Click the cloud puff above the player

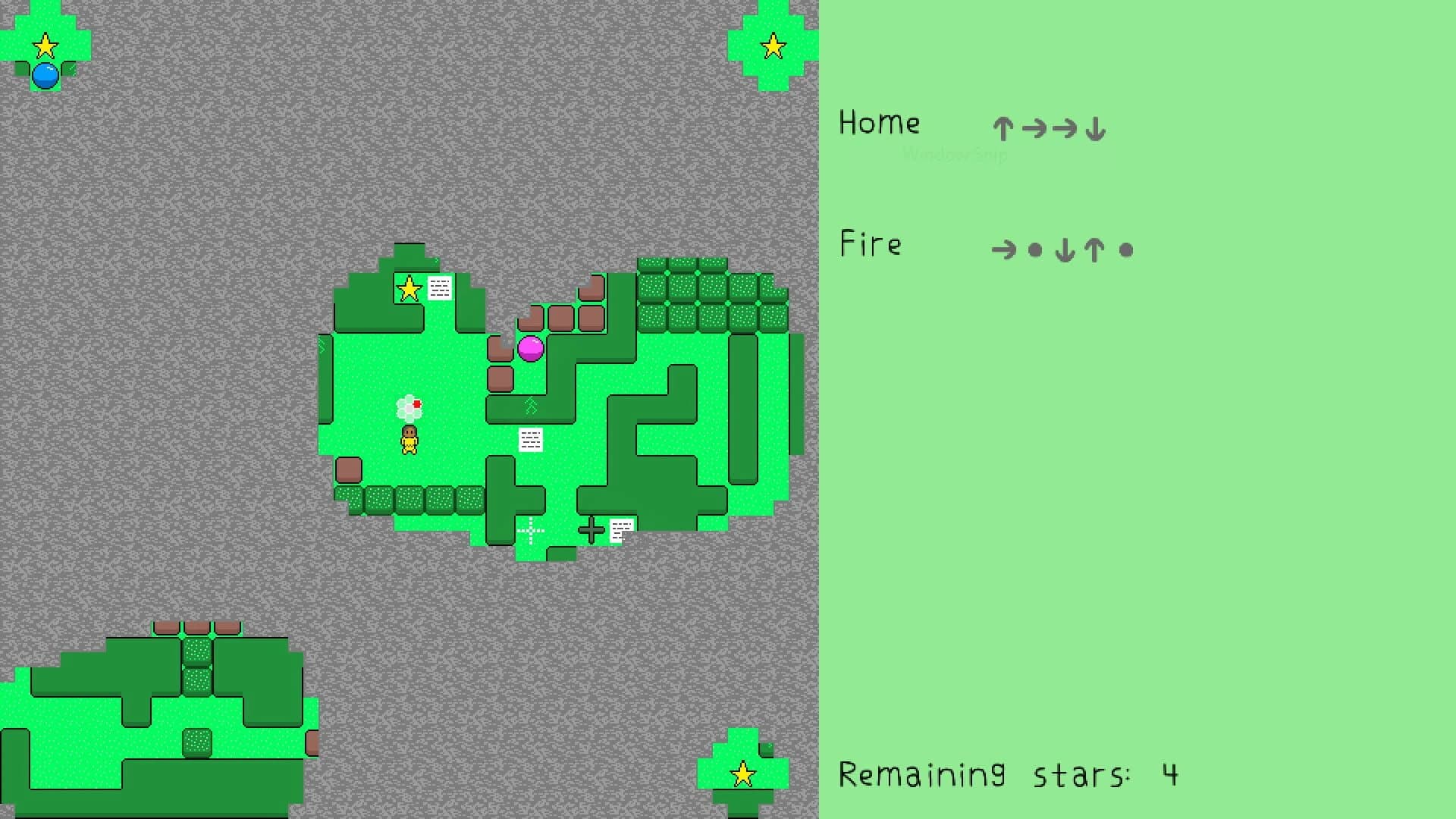(409, 406)
